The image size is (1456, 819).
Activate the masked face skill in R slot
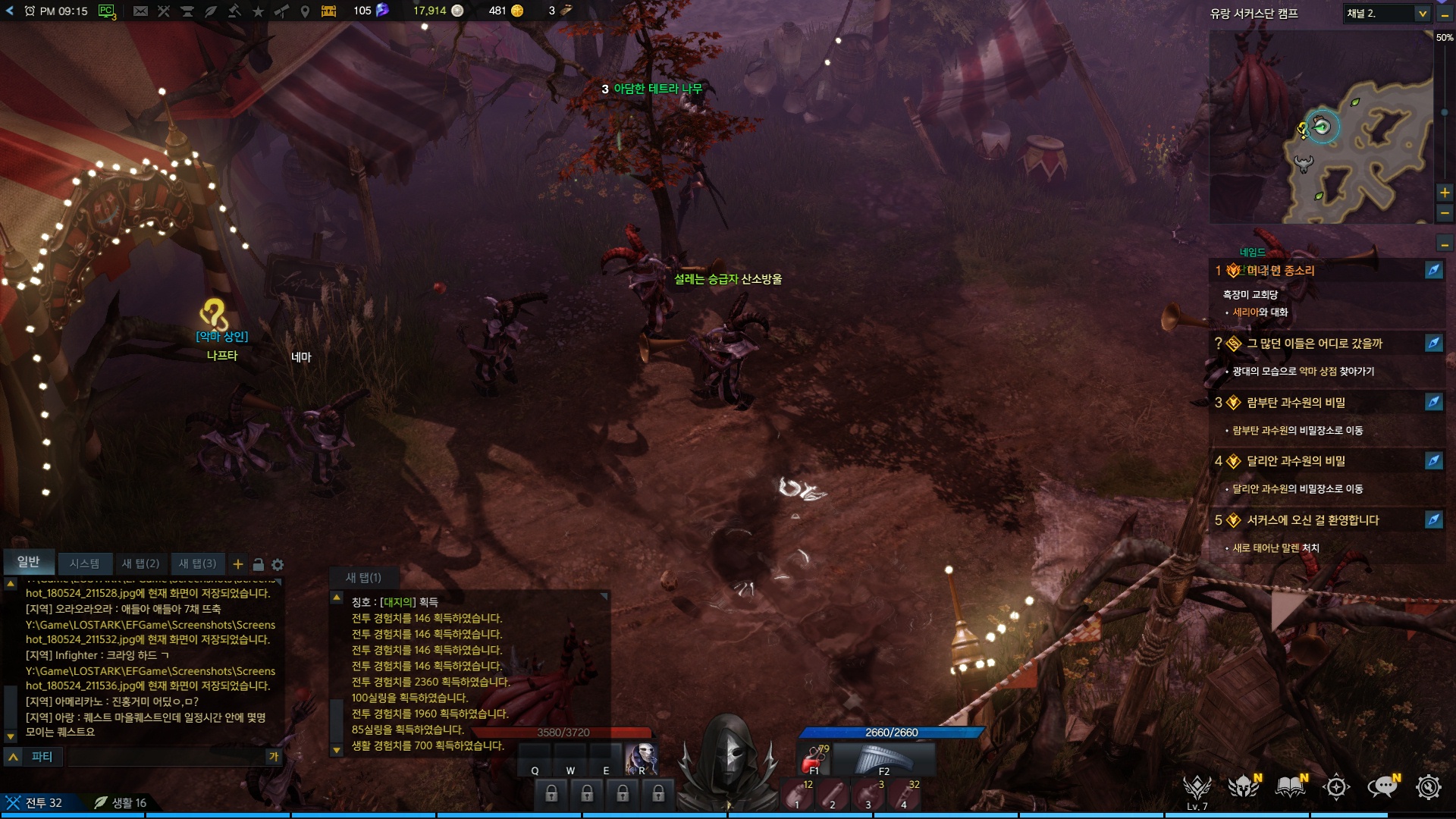tap(642, 759)
